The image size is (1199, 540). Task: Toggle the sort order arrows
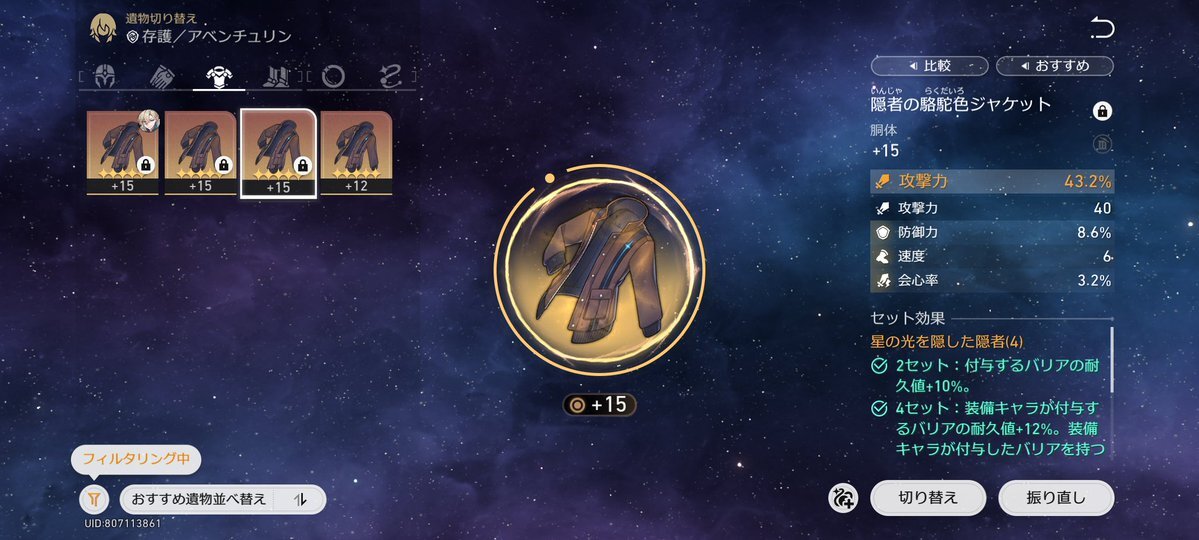pos(300,499)
